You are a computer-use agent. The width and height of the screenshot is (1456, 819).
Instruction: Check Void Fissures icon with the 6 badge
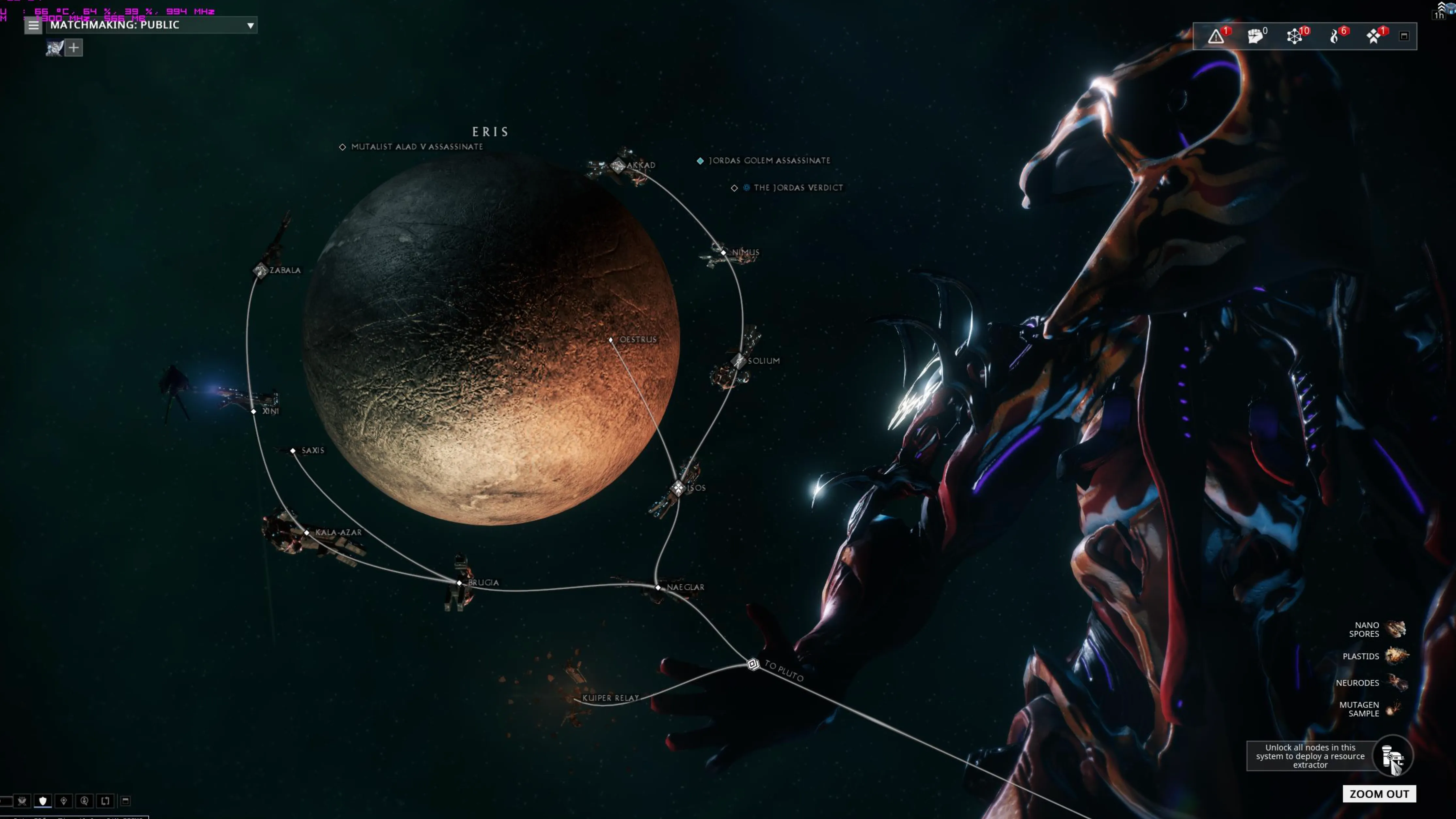(1334, 36)
